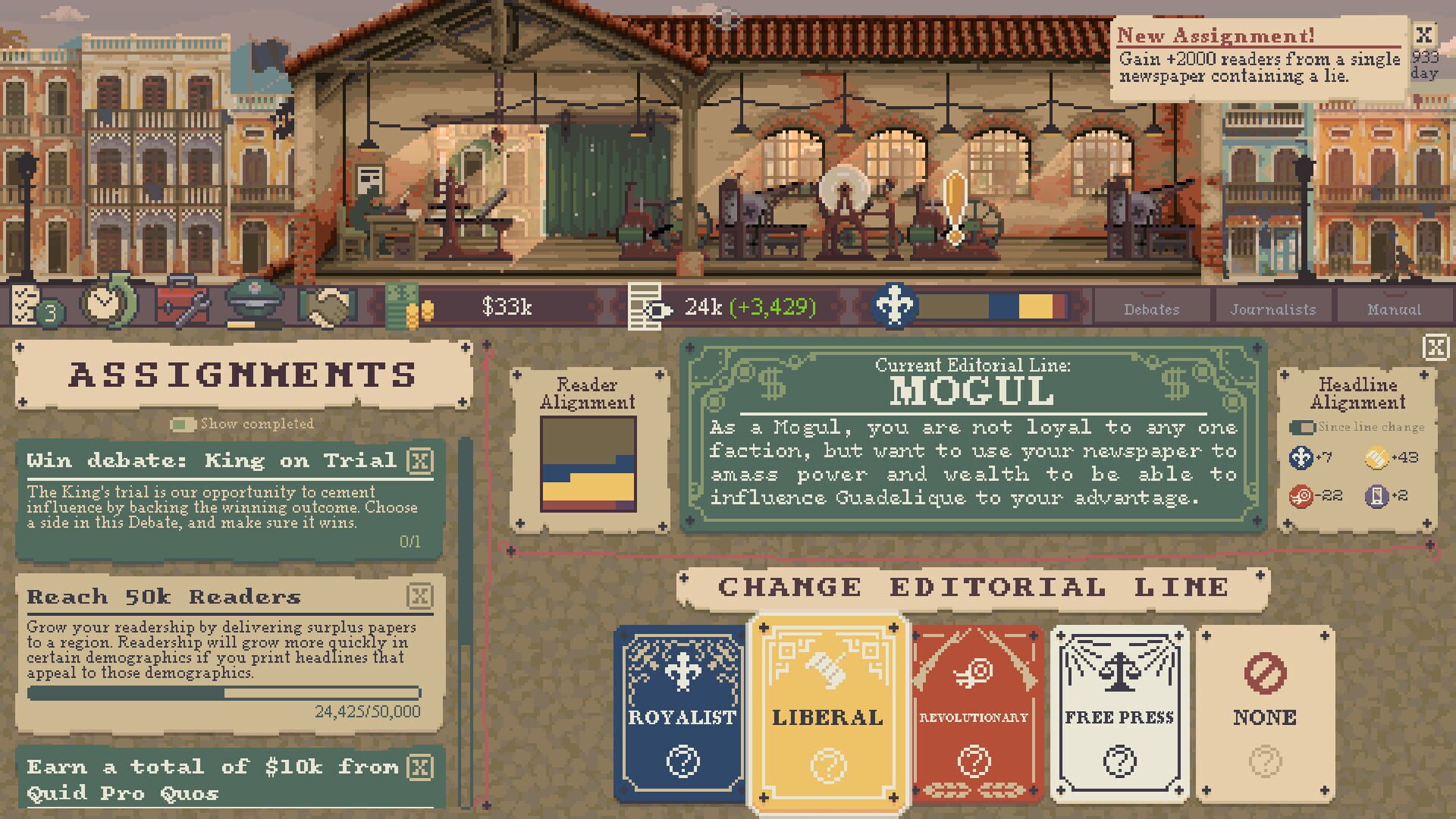Open the Debates tab
Screen dimensions: 1456x819
click(1151, 309)
